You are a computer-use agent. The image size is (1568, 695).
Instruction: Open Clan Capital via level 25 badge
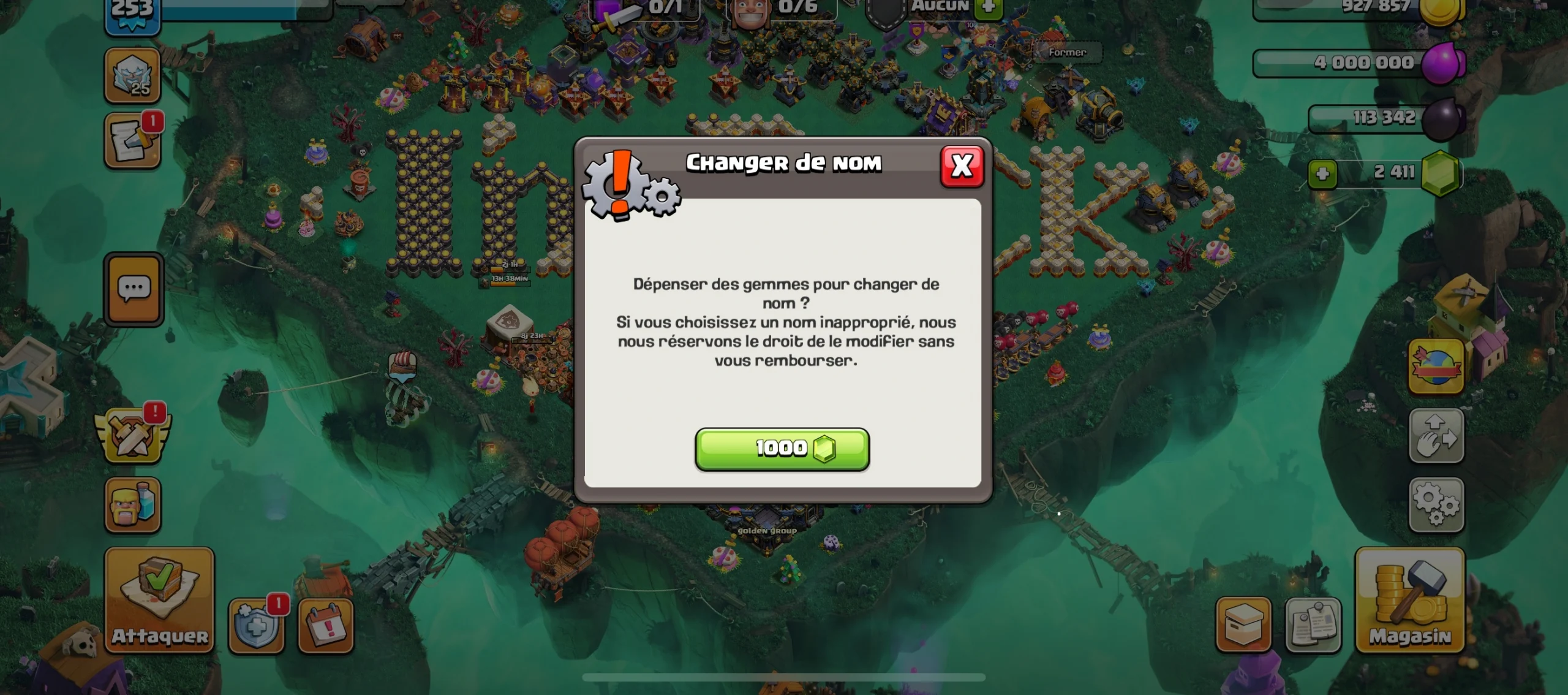click(x=133, y=75)
